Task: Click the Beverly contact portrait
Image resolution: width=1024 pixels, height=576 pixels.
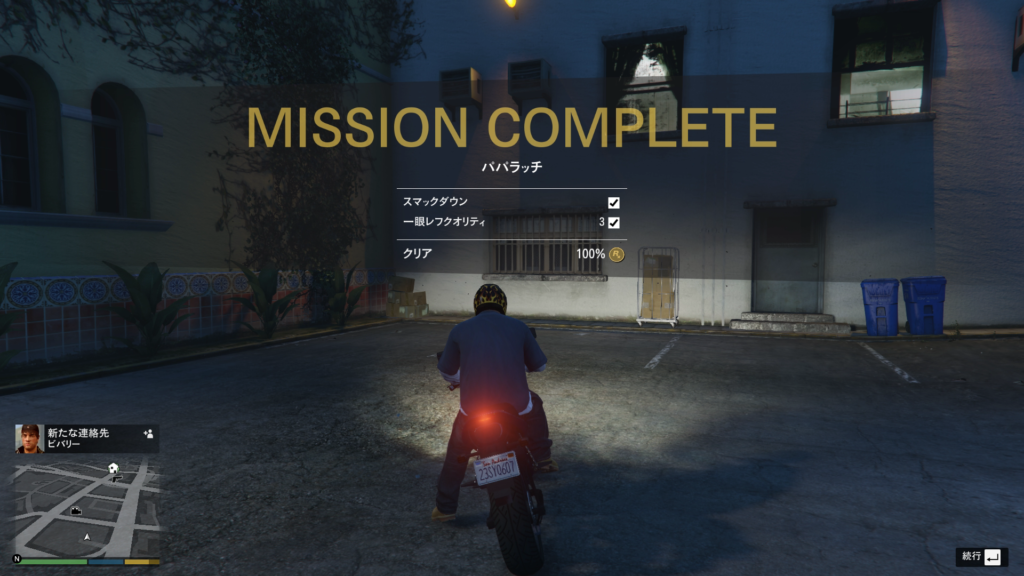Action: (30, 439)
